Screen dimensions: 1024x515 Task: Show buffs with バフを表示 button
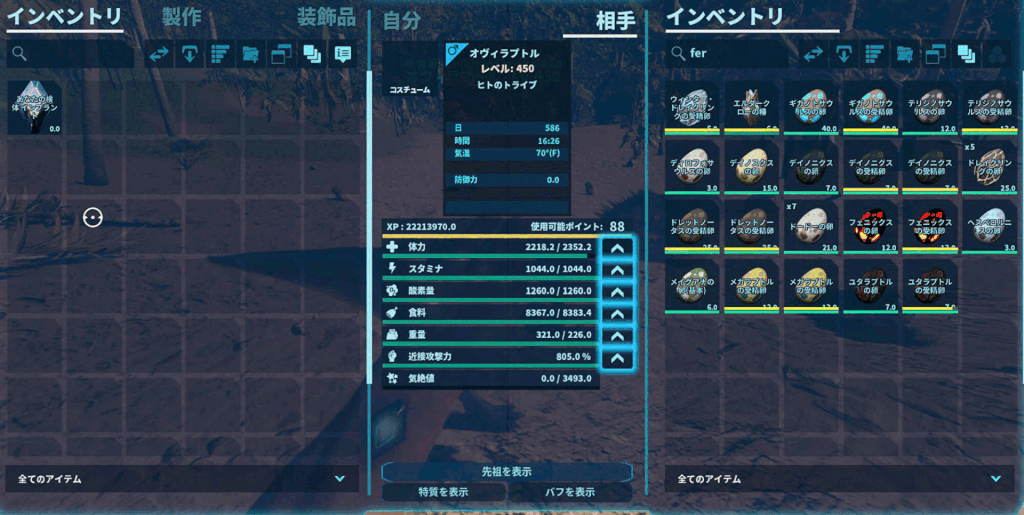pos(569,492)
